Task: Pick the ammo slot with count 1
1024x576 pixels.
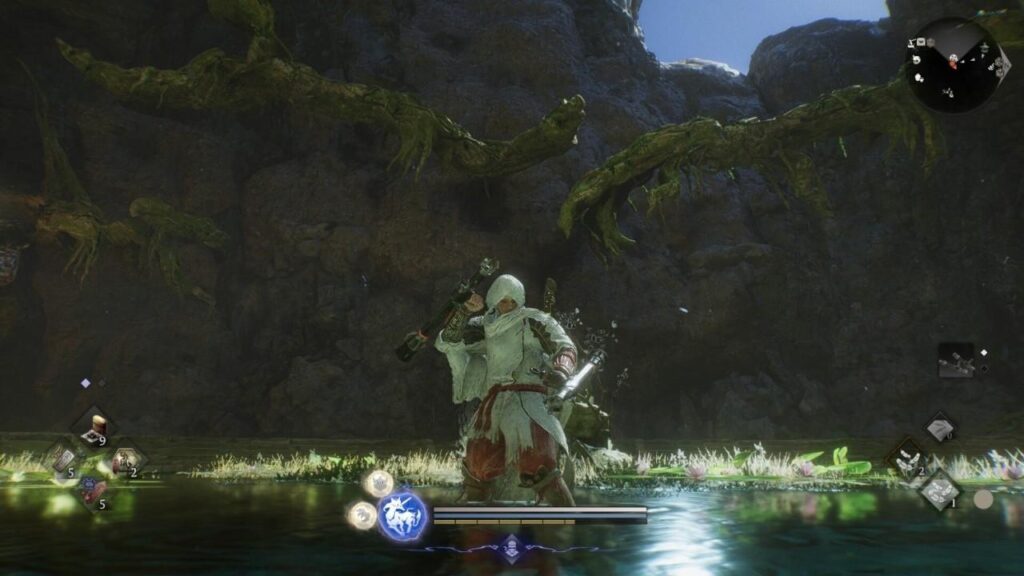Action: tap(940, 490)
